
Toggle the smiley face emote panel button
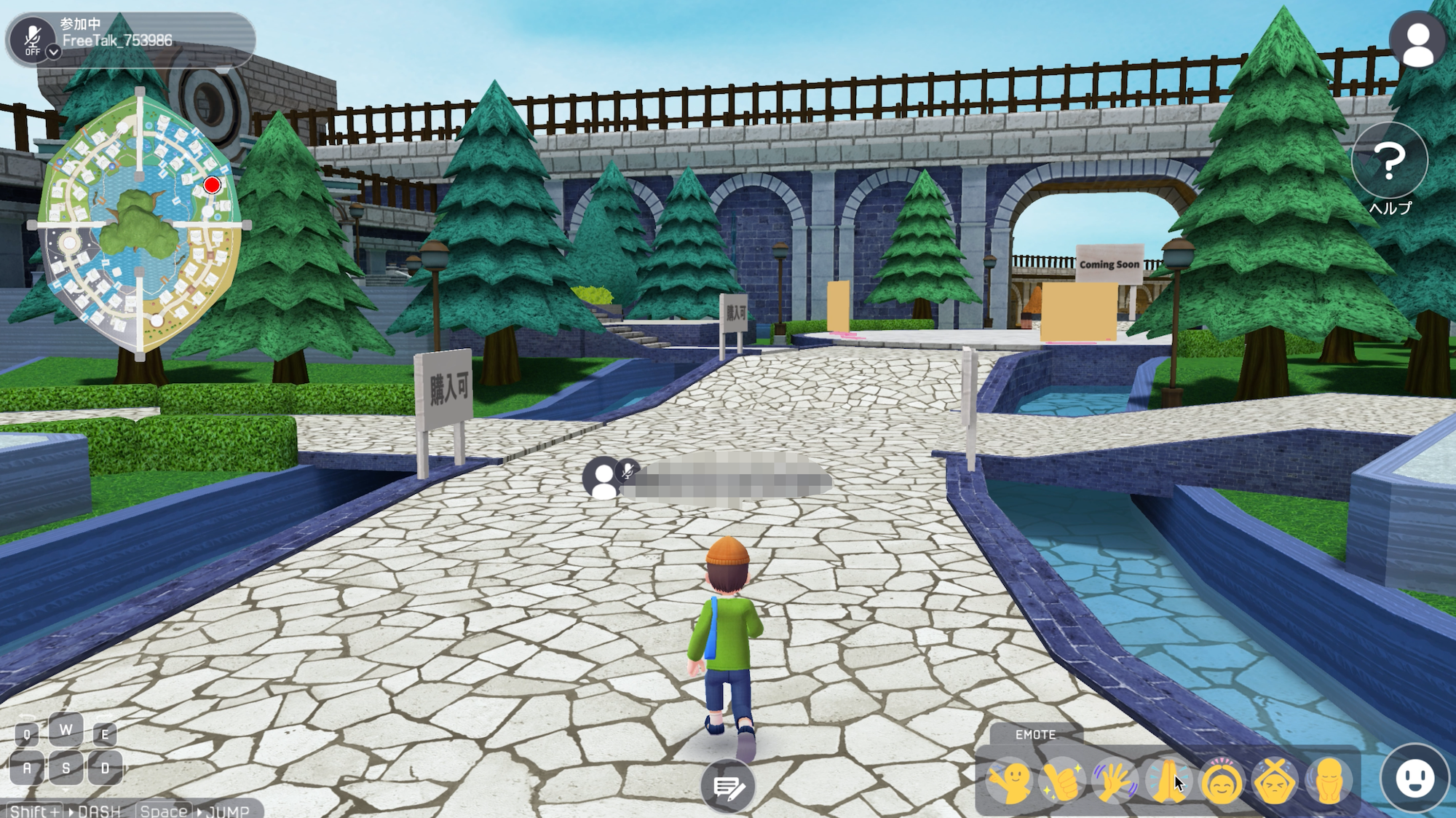(x=1415, y=778)
